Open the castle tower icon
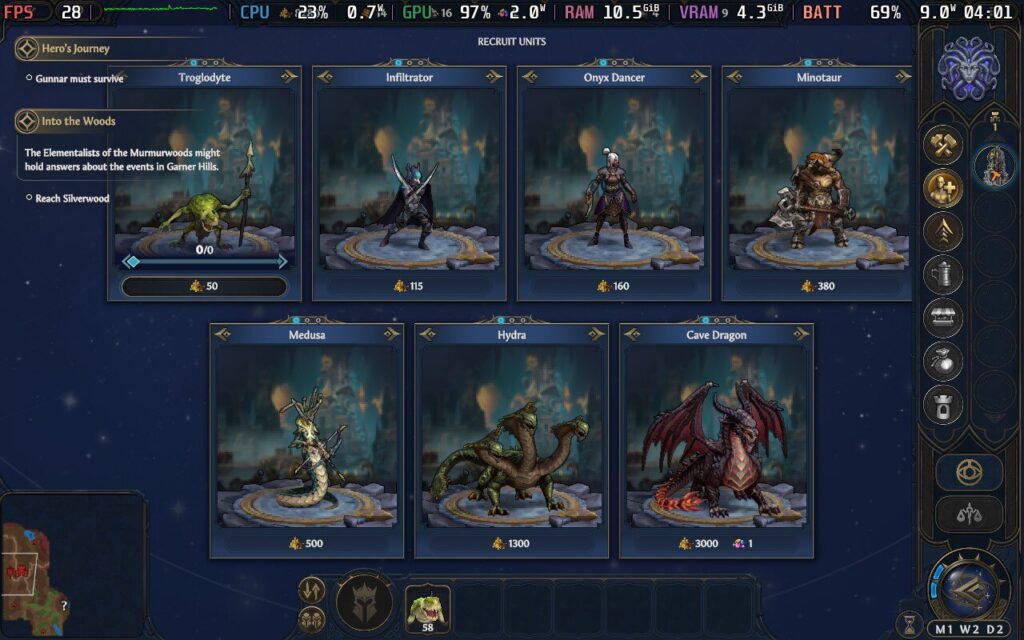 tap(943, 403)
